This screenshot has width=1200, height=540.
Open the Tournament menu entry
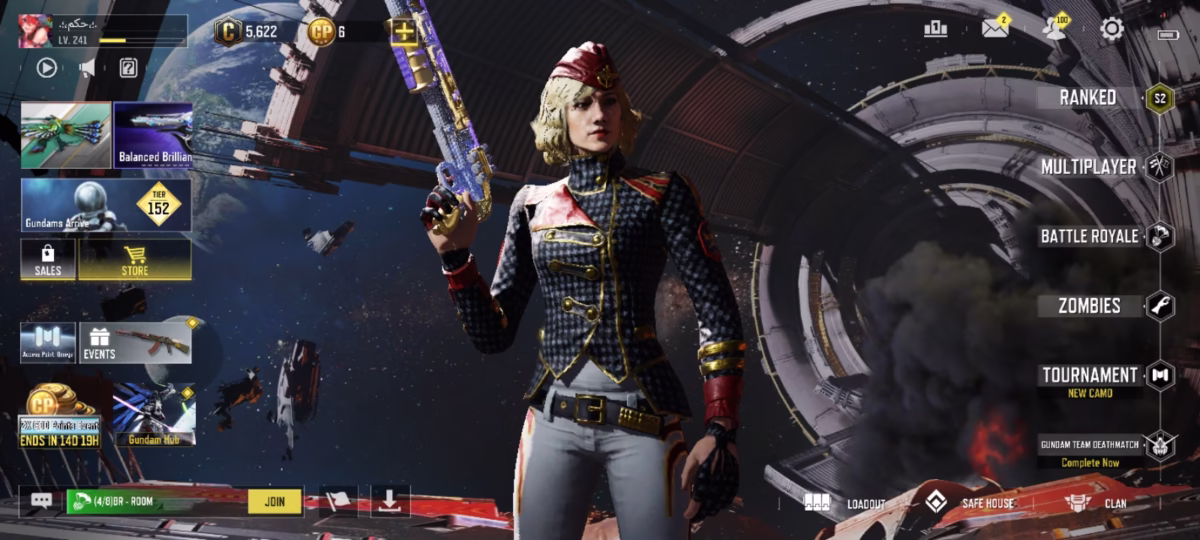[x=1089, y=376]
